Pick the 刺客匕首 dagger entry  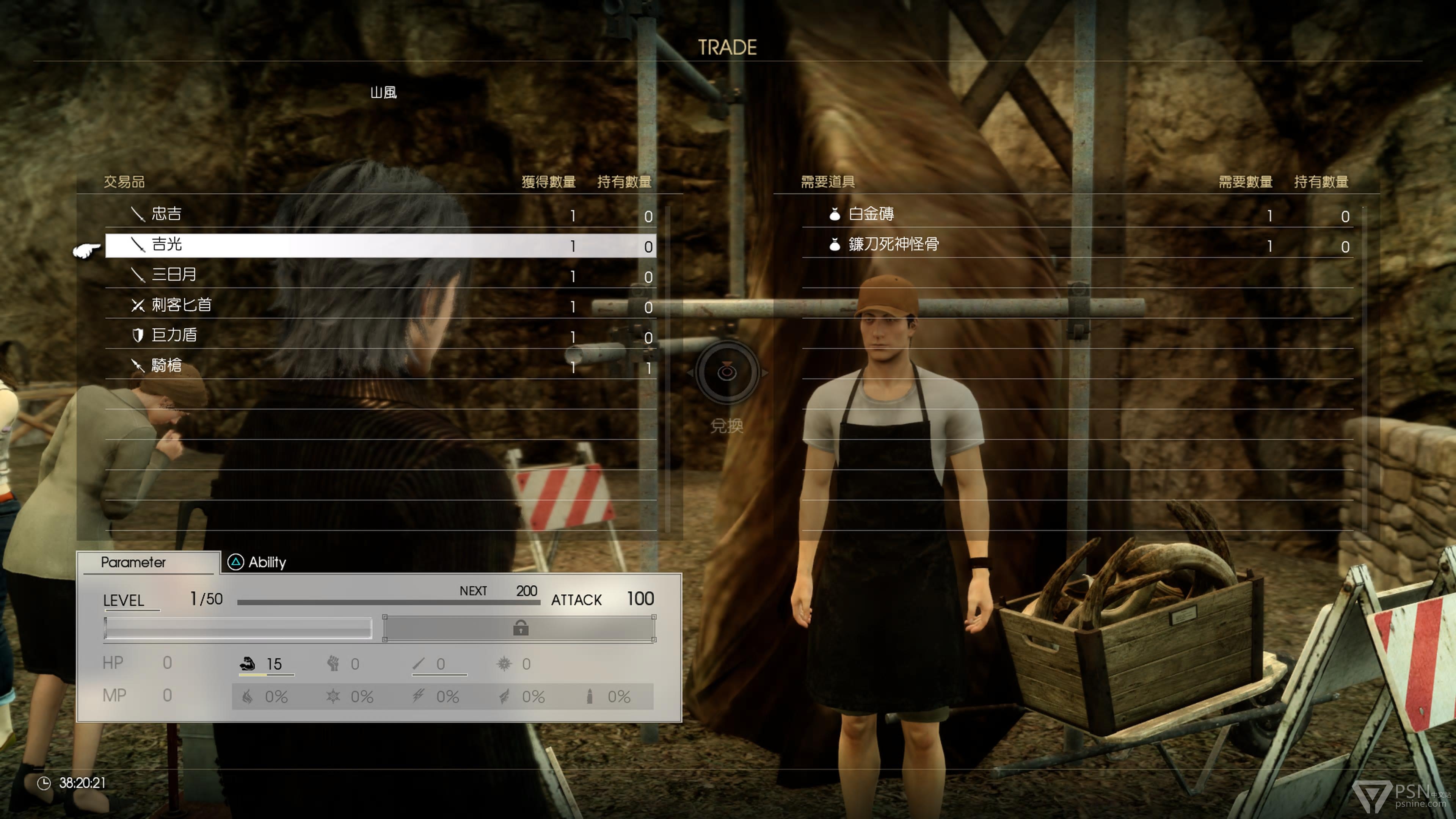tap(380, 306)
